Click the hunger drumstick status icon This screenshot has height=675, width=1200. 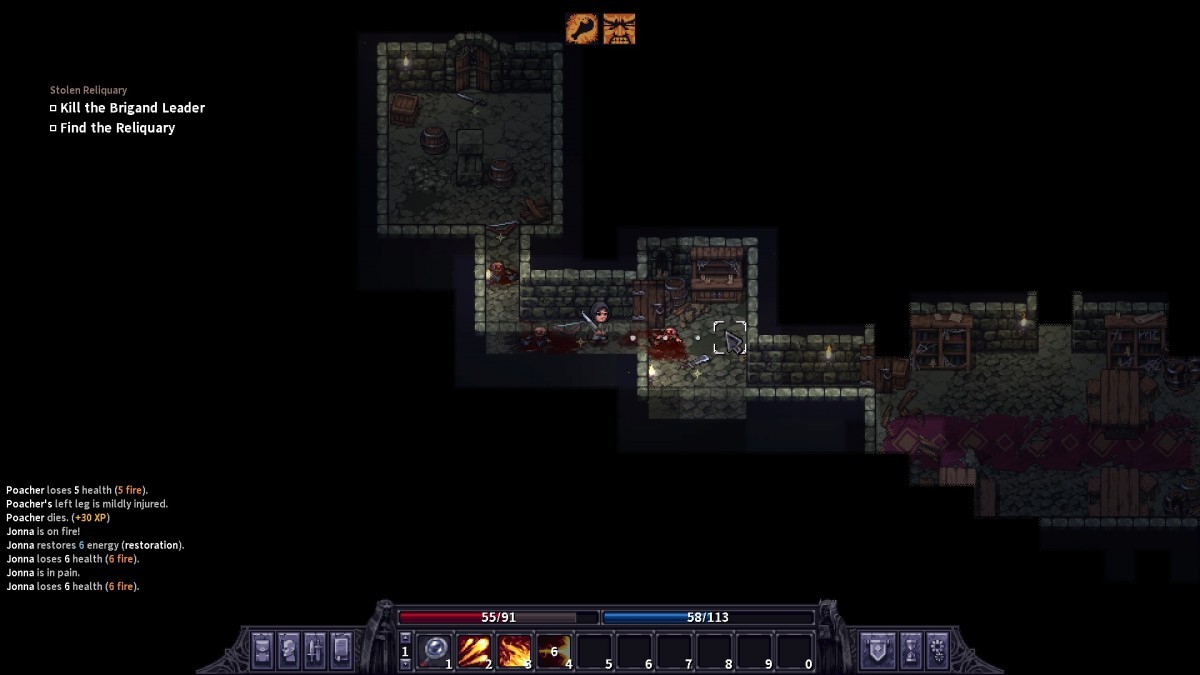(582, 28)
